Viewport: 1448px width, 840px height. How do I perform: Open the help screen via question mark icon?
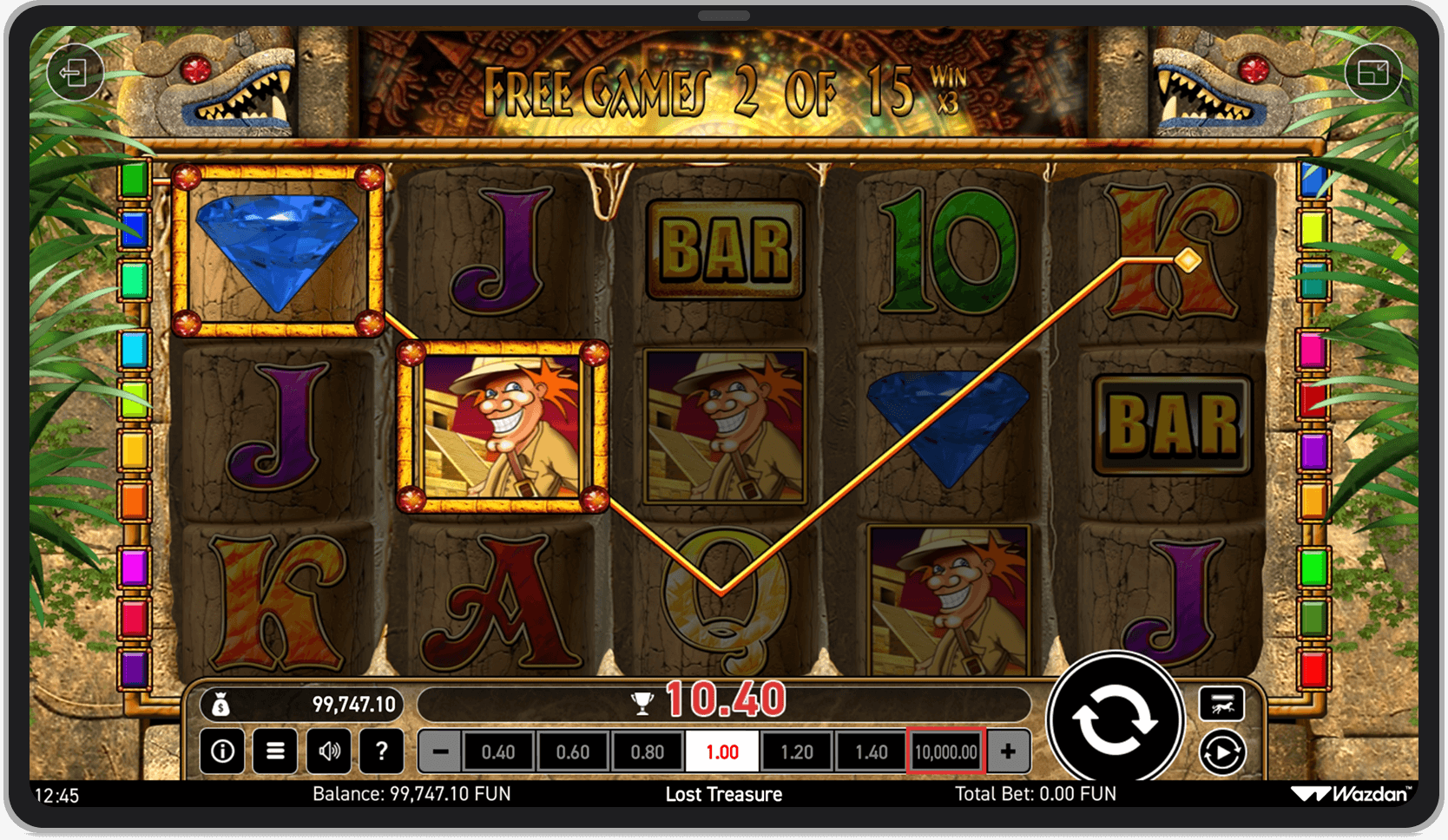[382, 751]
